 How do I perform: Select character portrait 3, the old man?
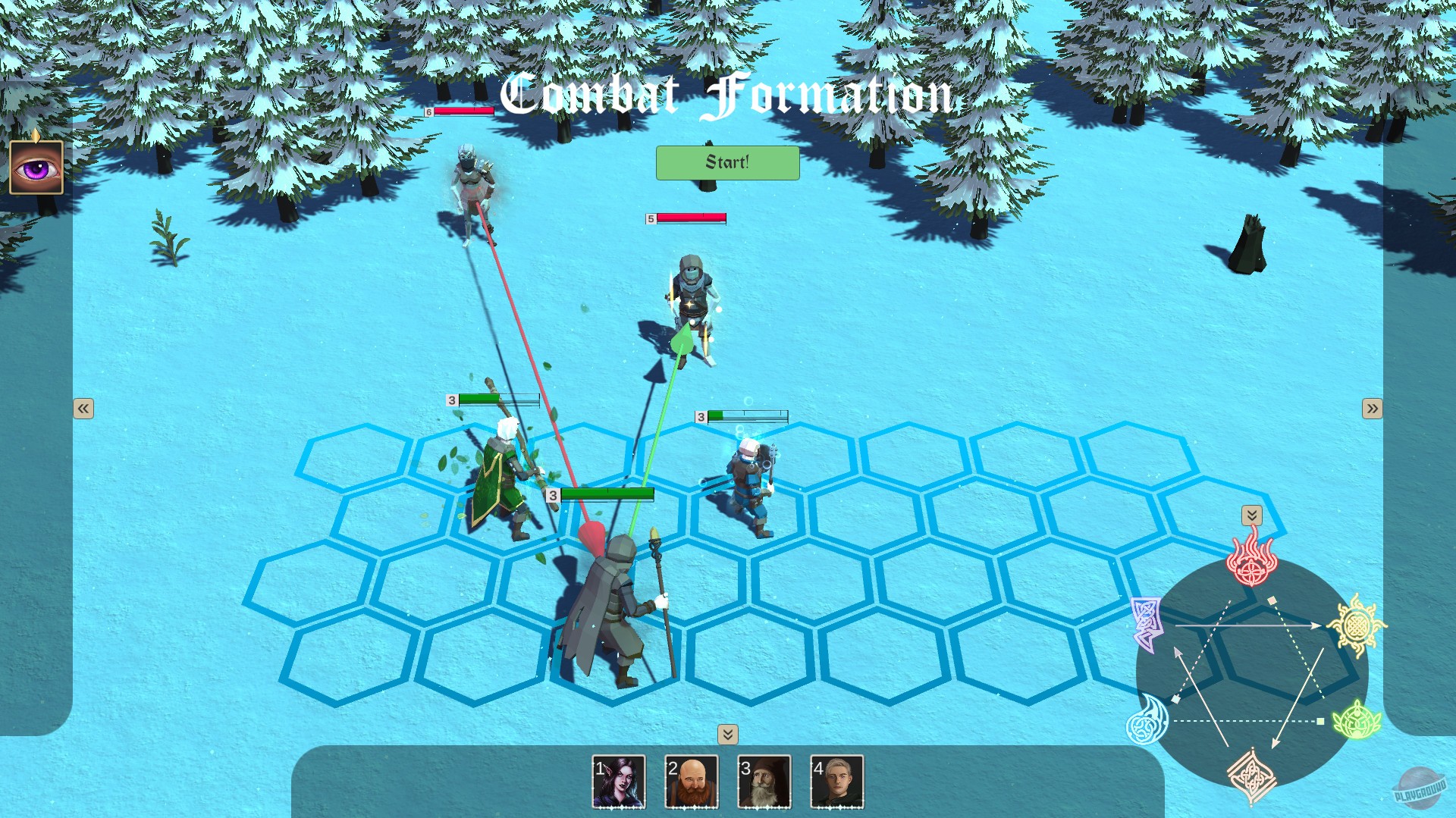(764, 782)
